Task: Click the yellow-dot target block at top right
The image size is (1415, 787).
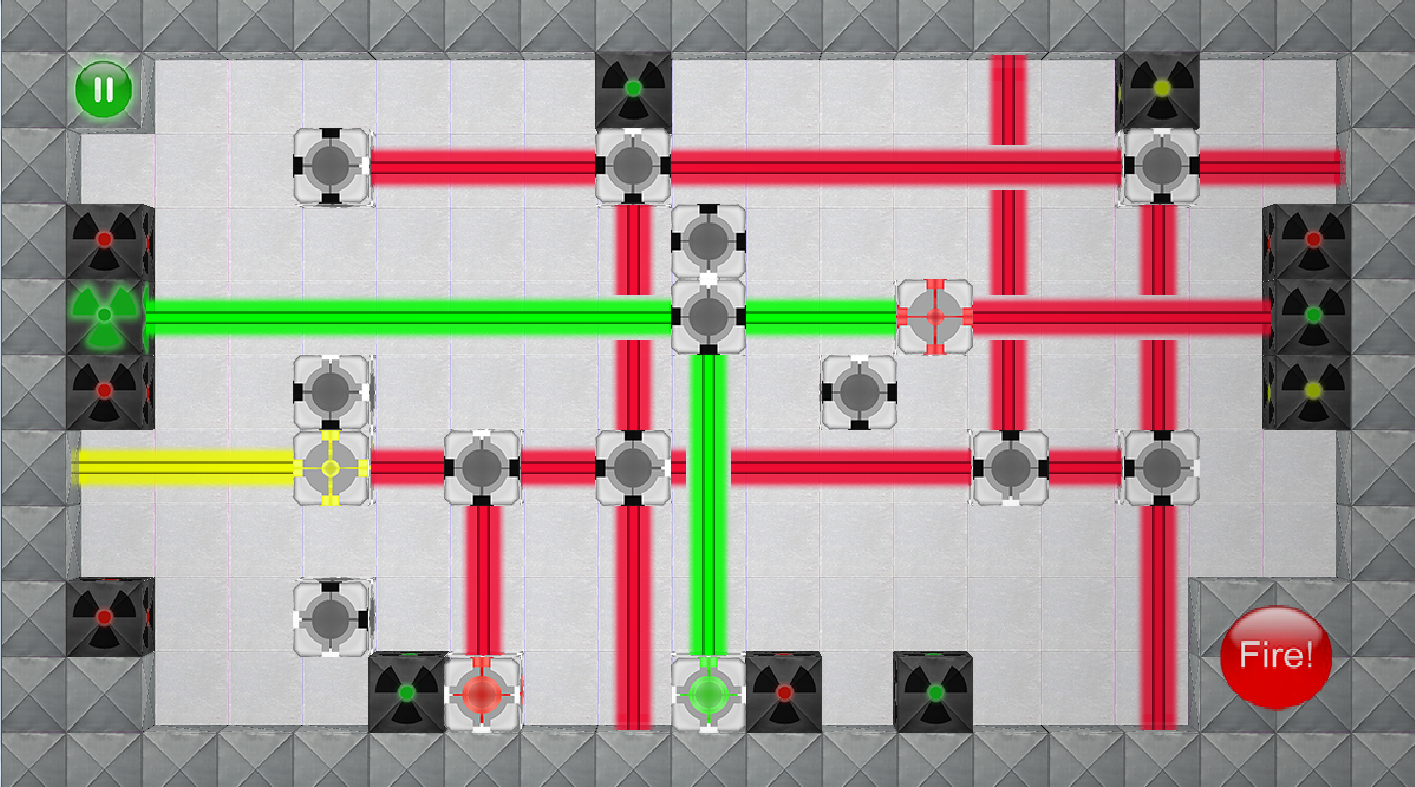Action: tap(1159, 87)
